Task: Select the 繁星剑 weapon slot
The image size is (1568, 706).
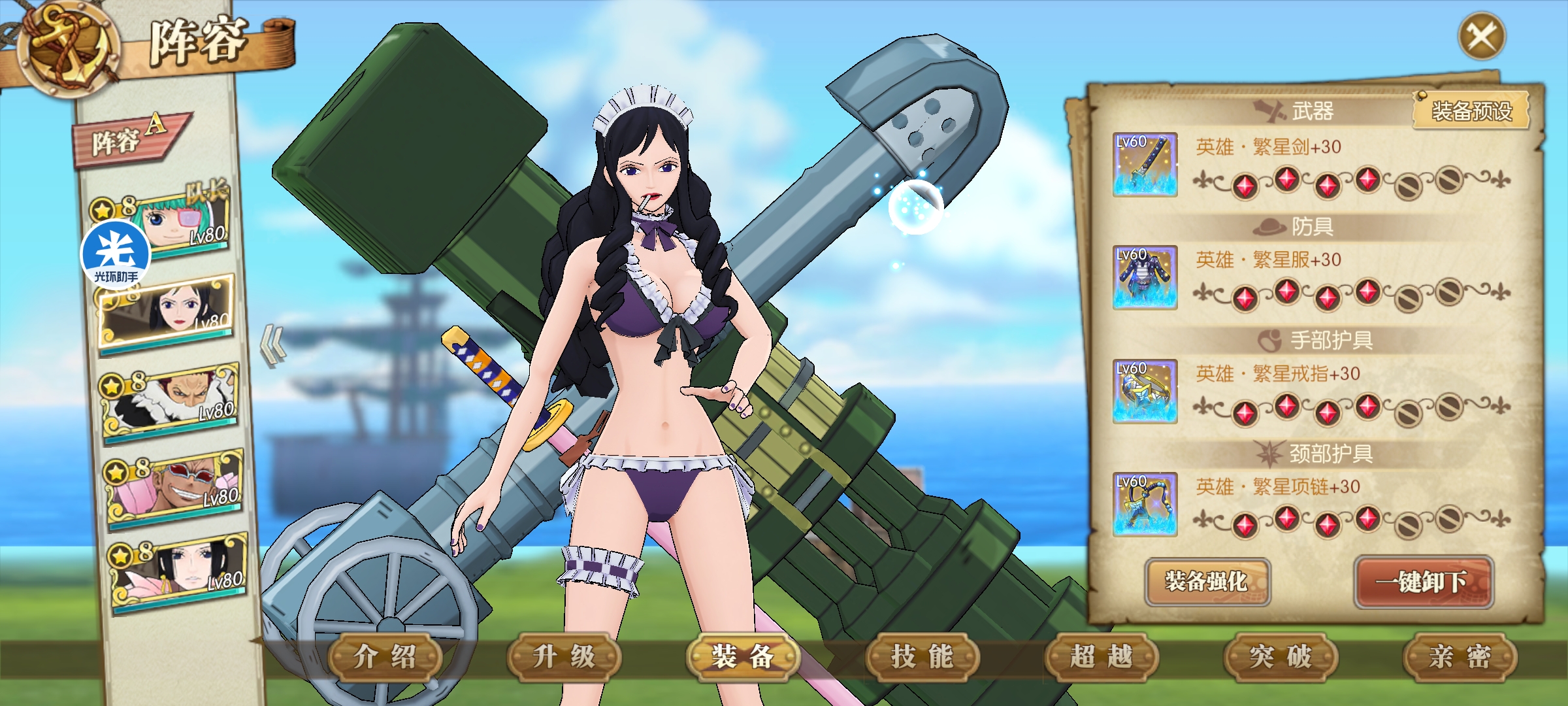Action: coord(1145,165)
